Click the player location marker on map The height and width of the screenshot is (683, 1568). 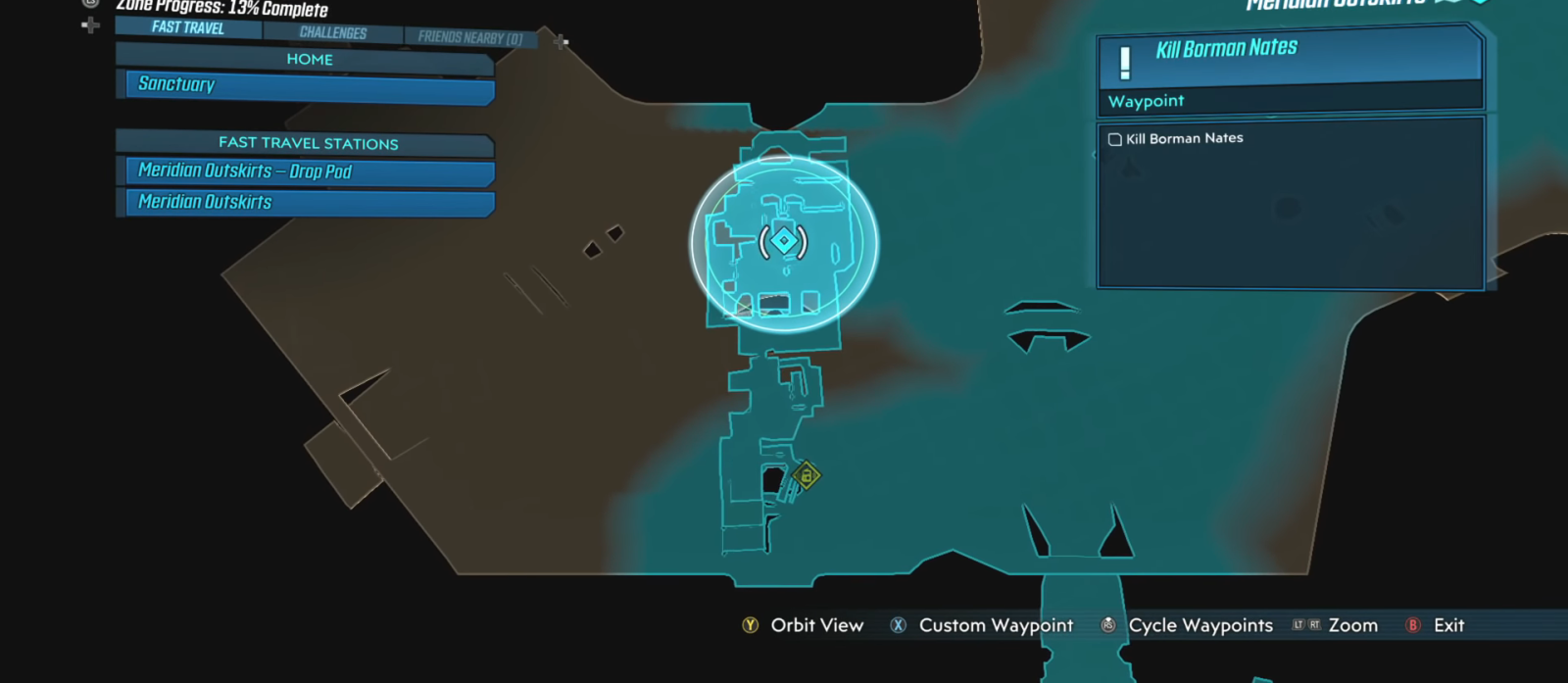(x=783, y=241)
